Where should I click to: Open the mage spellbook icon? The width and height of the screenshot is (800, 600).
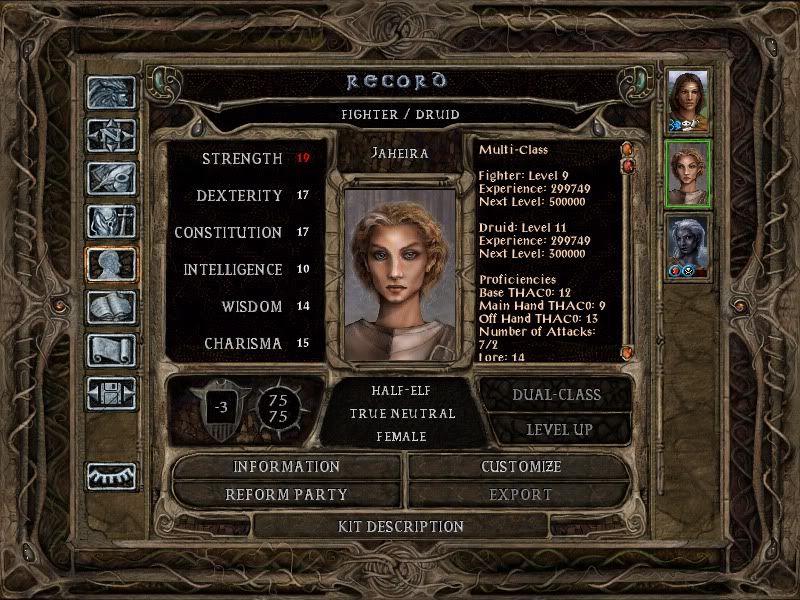point(111,307)
